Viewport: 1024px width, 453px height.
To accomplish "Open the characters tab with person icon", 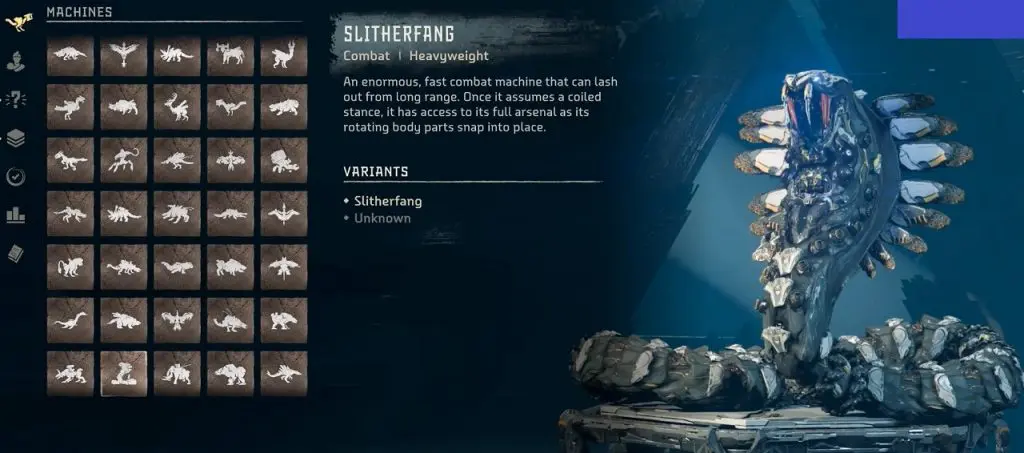I will tap(16, 58).
